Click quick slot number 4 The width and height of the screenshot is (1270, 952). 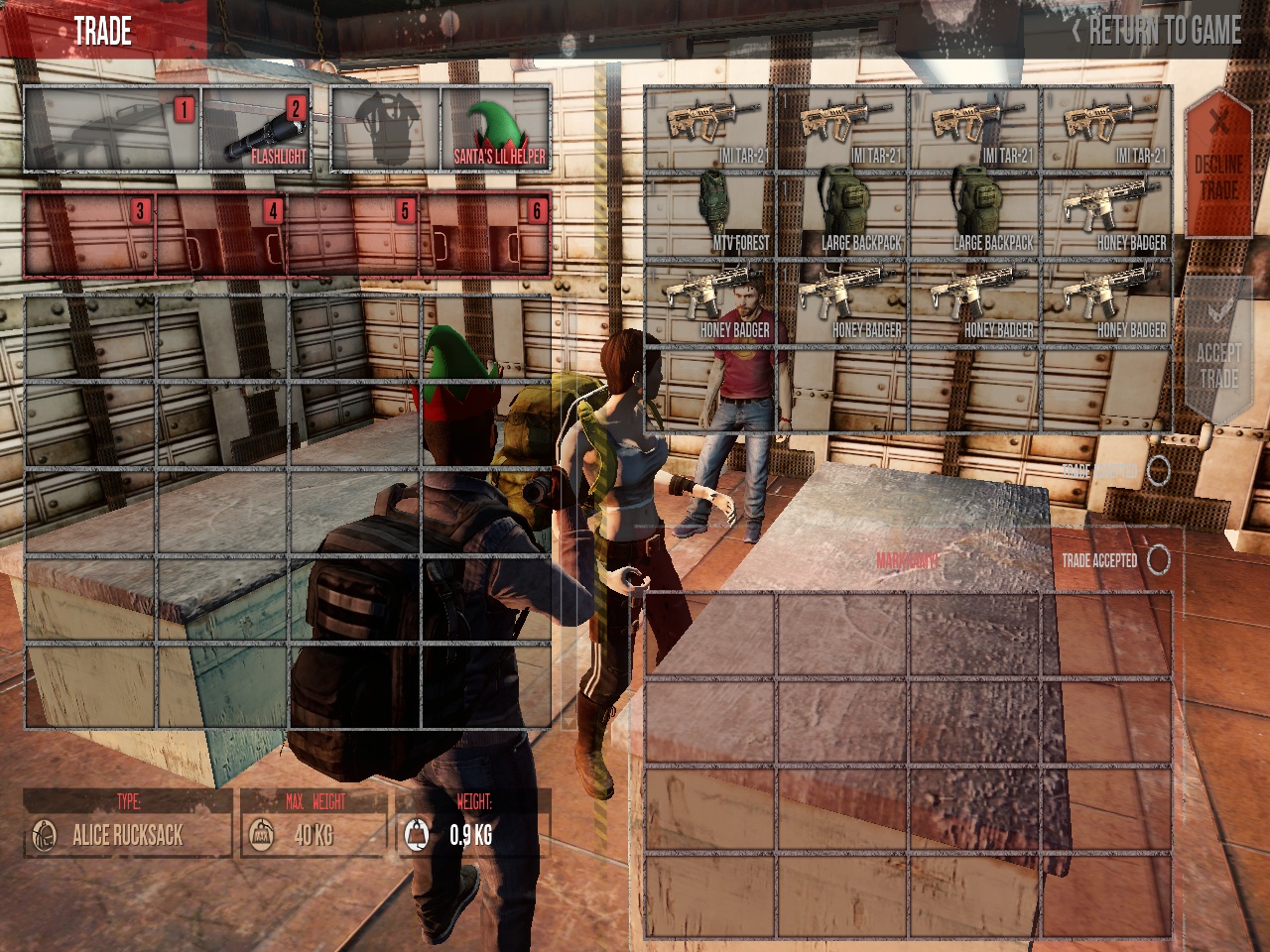[221, 235]
